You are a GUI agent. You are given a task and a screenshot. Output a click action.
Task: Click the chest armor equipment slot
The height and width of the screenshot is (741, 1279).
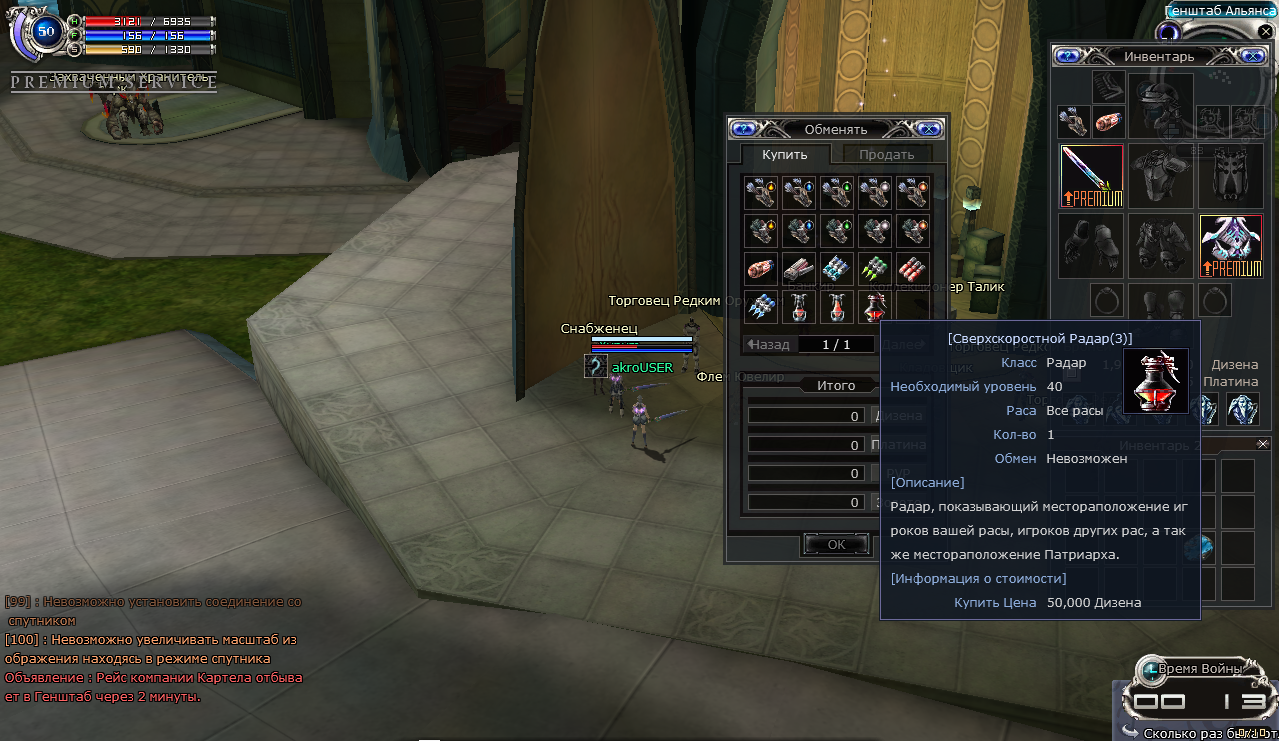[1160, 176]
